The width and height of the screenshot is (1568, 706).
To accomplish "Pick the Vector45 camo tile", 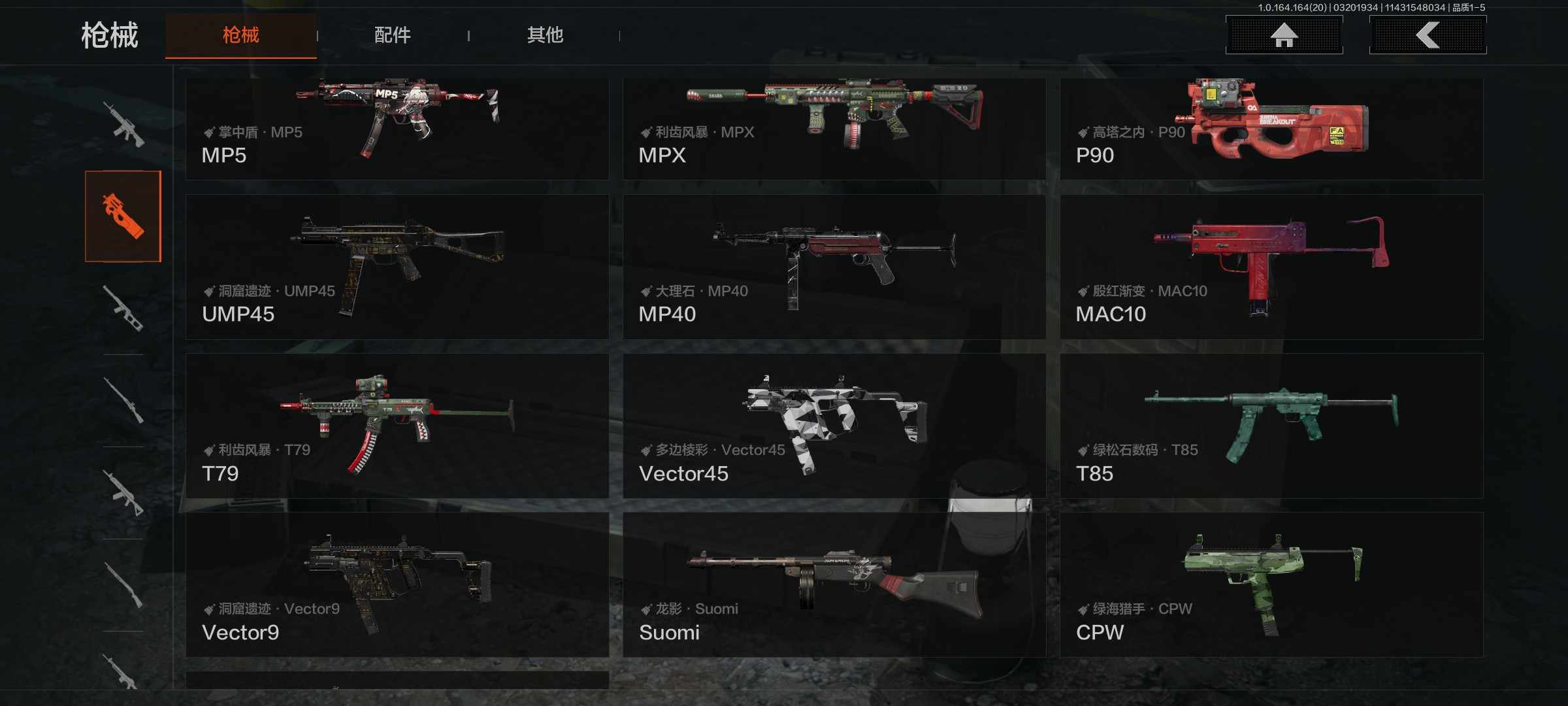I will coord(834,426).
